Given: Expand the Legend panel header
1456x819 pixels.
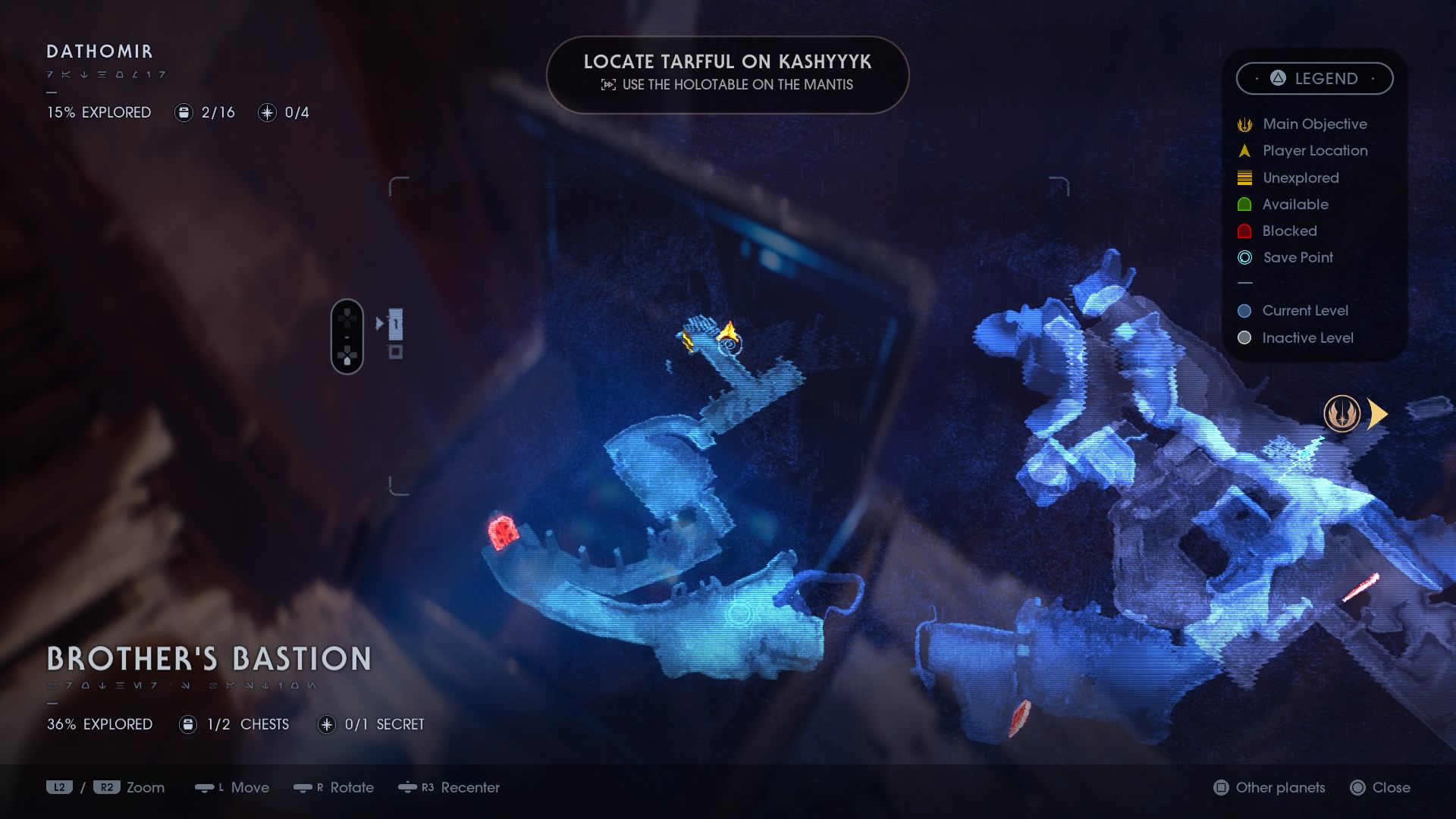Looking at the screenshot, I should [1315, 78].
